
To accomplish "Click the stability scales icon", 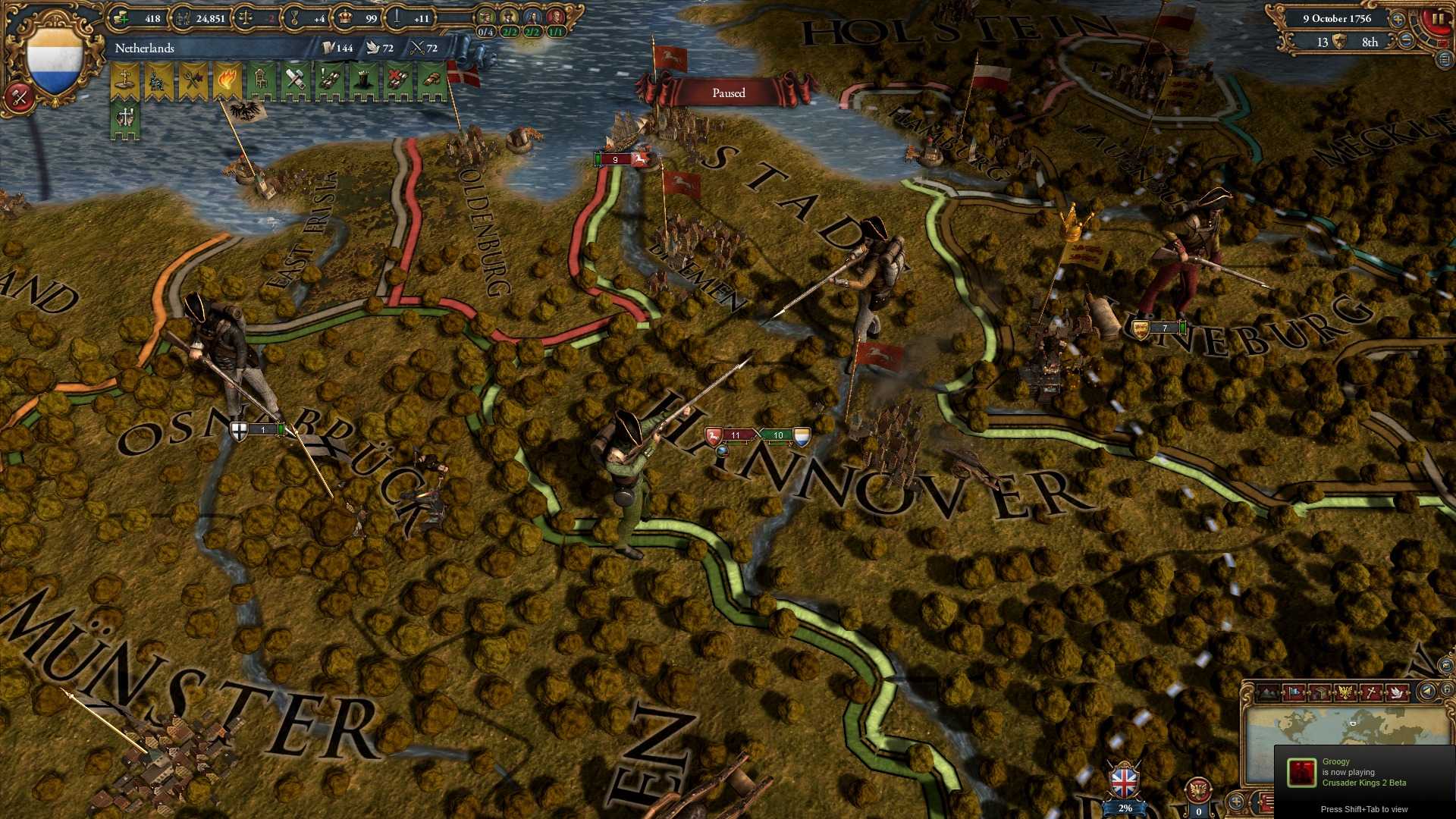I will click(x=243, y=17).
